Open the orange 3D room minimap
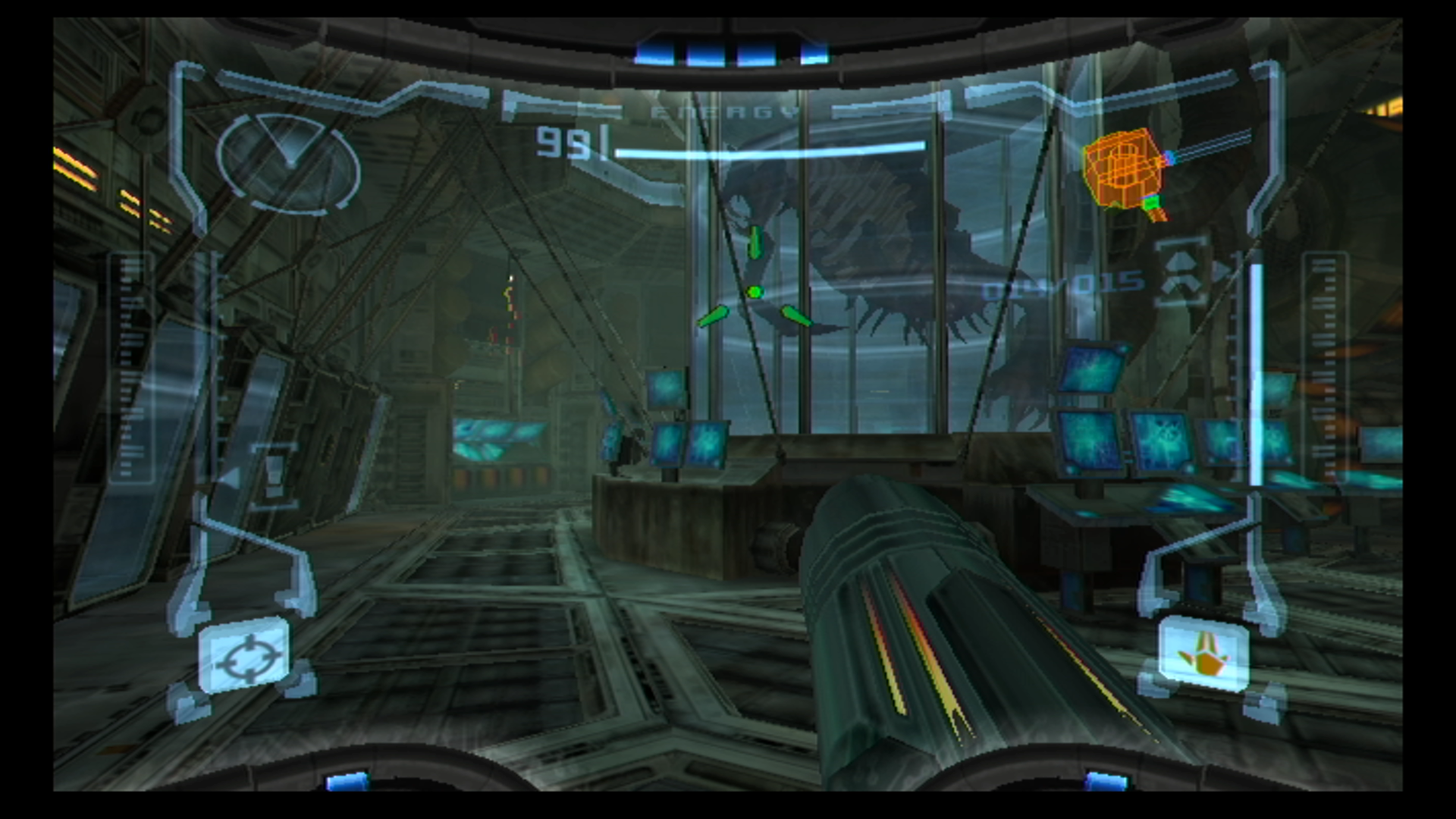 [x=1123, y=170]
